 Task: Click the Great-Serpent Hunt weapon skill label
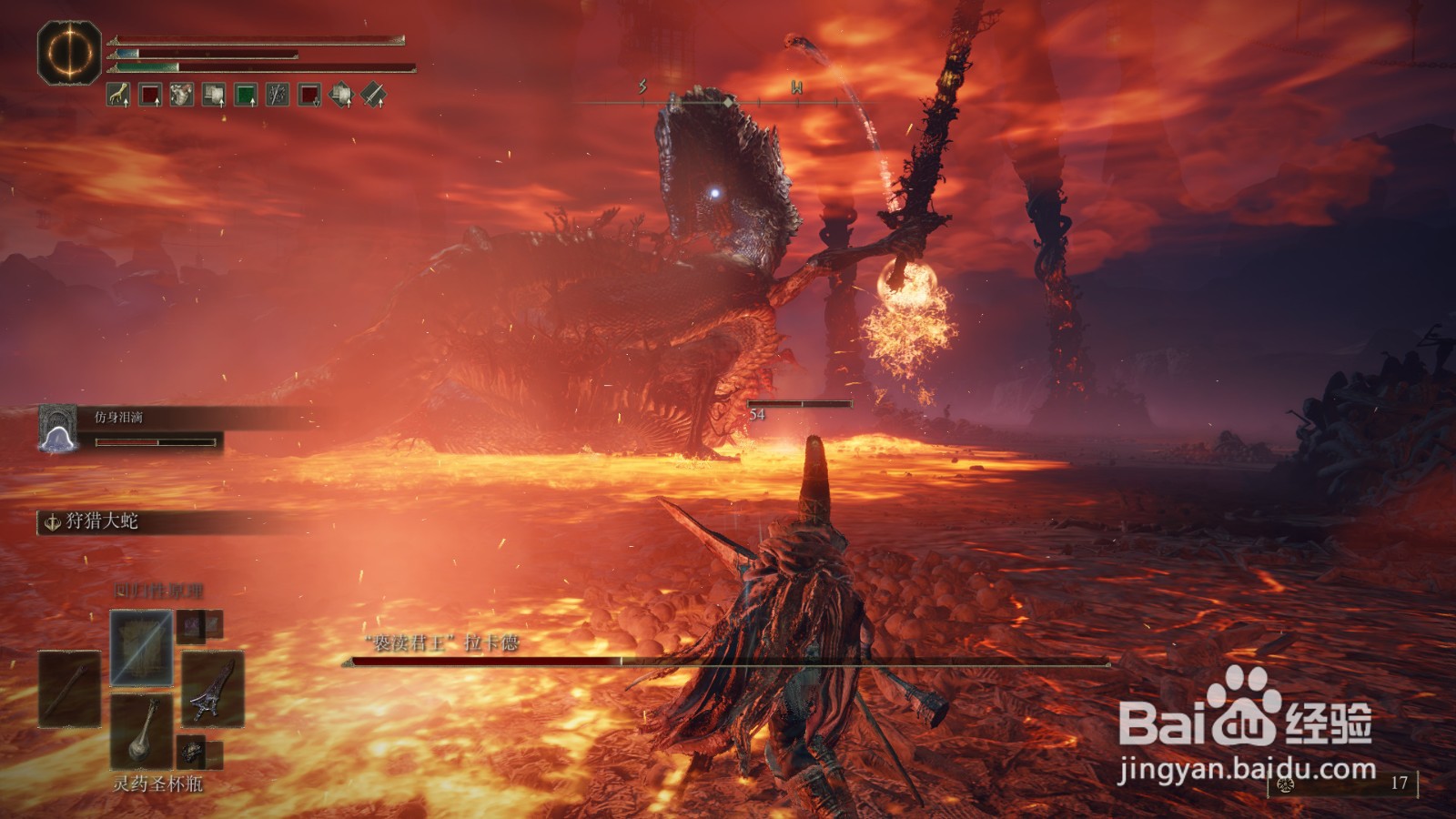(100, 521)
